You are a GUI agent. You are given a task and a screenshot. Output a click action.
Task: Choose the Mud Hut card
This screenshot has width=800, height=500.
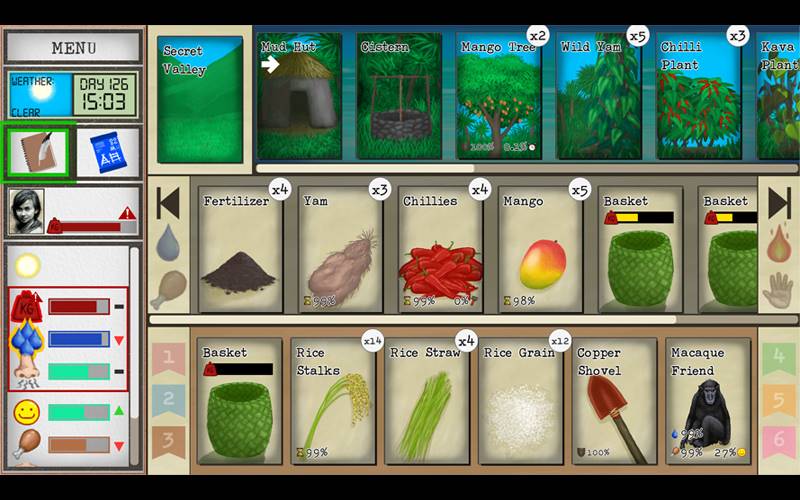coord(299,97)
